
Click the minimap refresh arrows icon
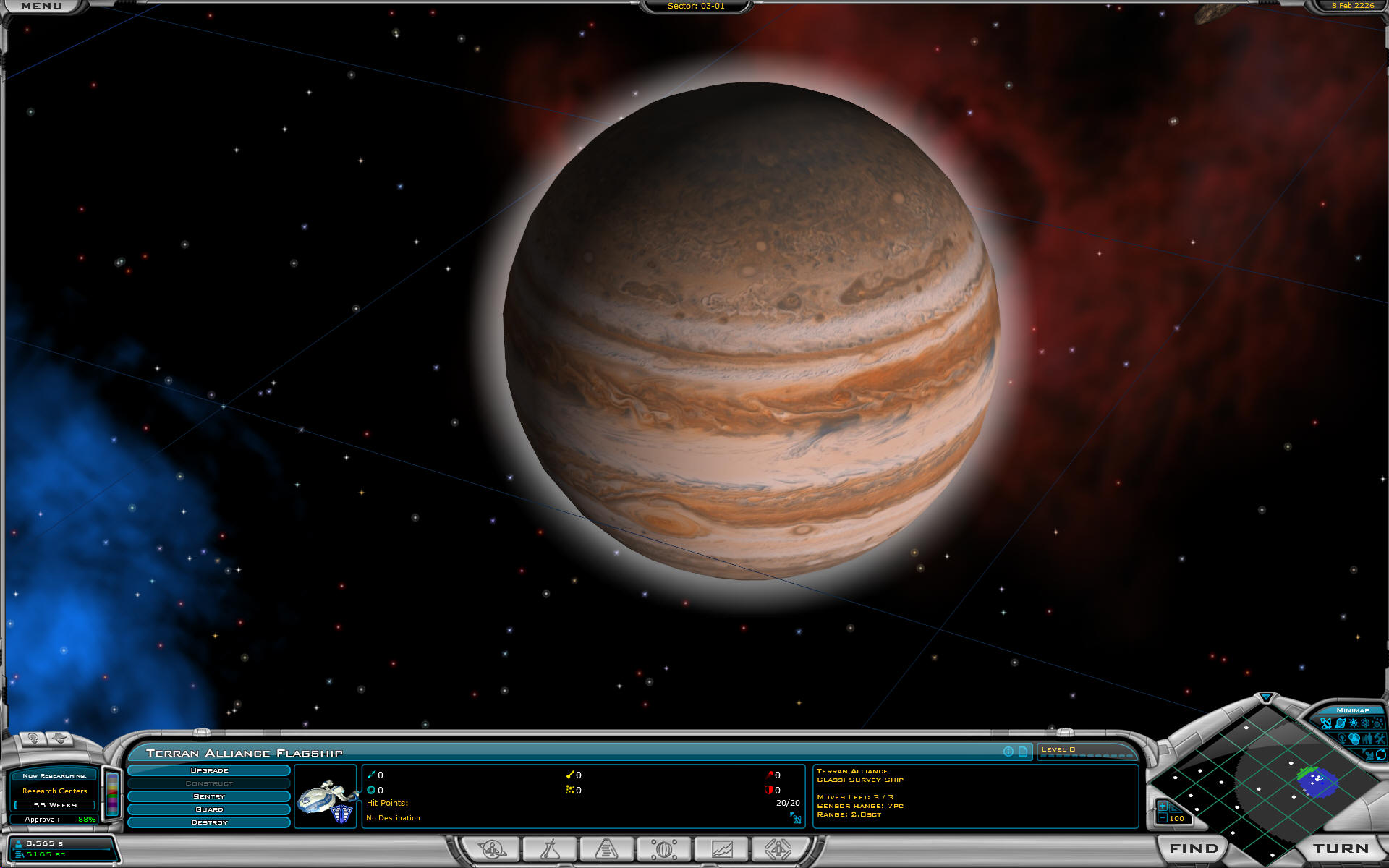click(x=1380, y=754)
